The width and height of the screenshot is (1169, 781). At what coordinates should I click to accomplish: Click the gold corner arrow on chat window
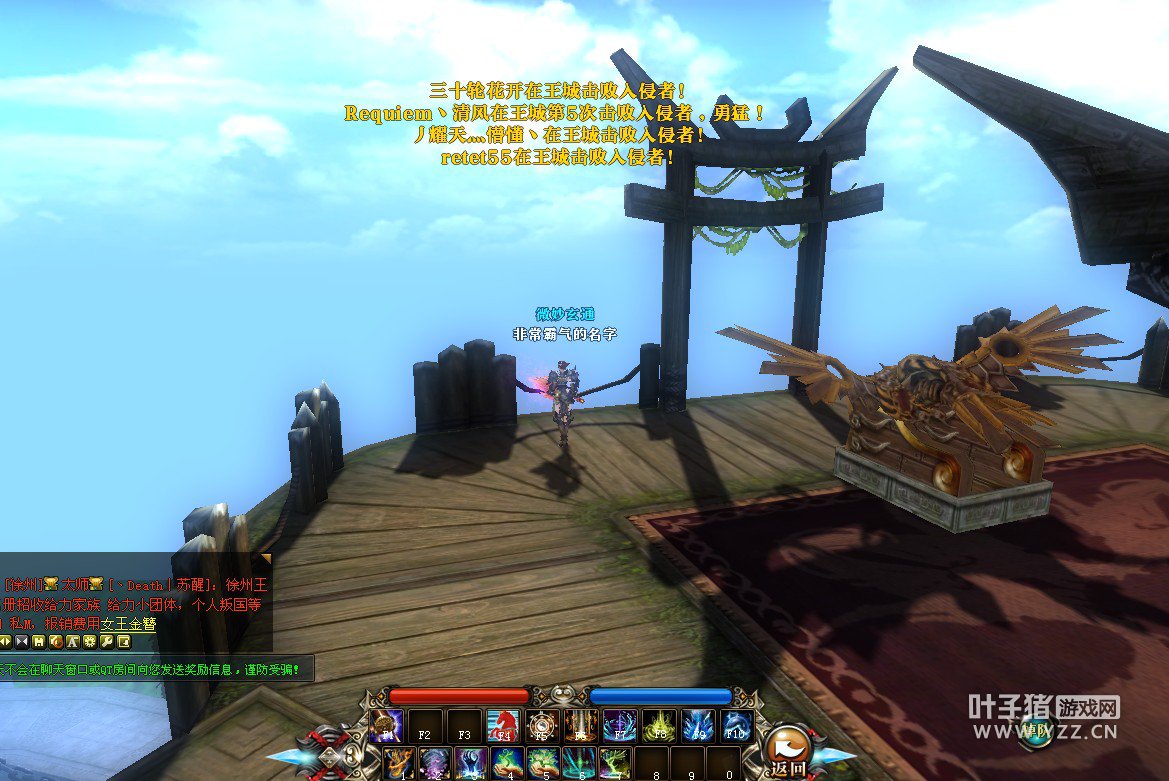[265, 559]
